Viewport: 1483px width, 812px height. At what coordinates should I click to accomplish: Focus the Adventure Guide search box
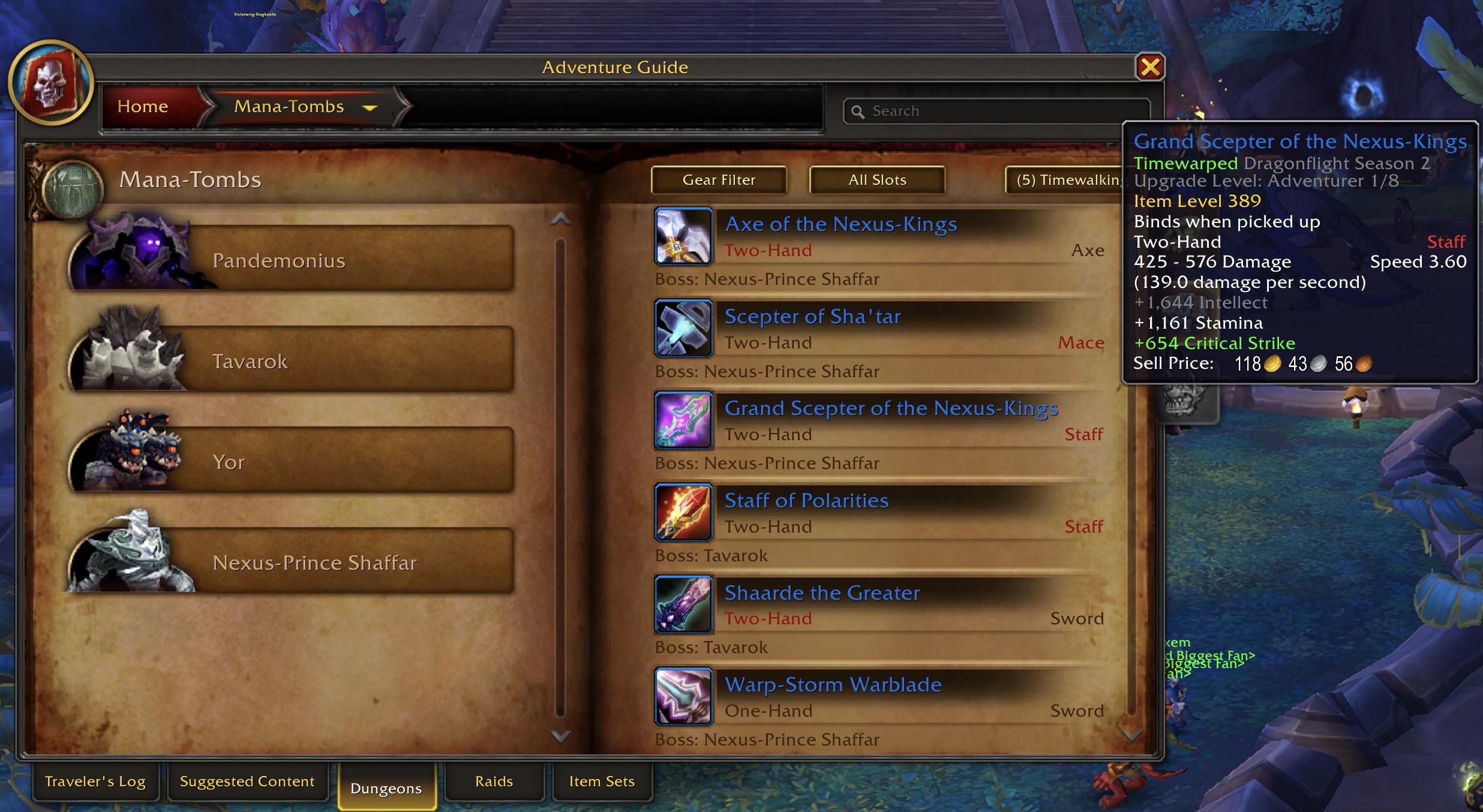click(996, 112)
